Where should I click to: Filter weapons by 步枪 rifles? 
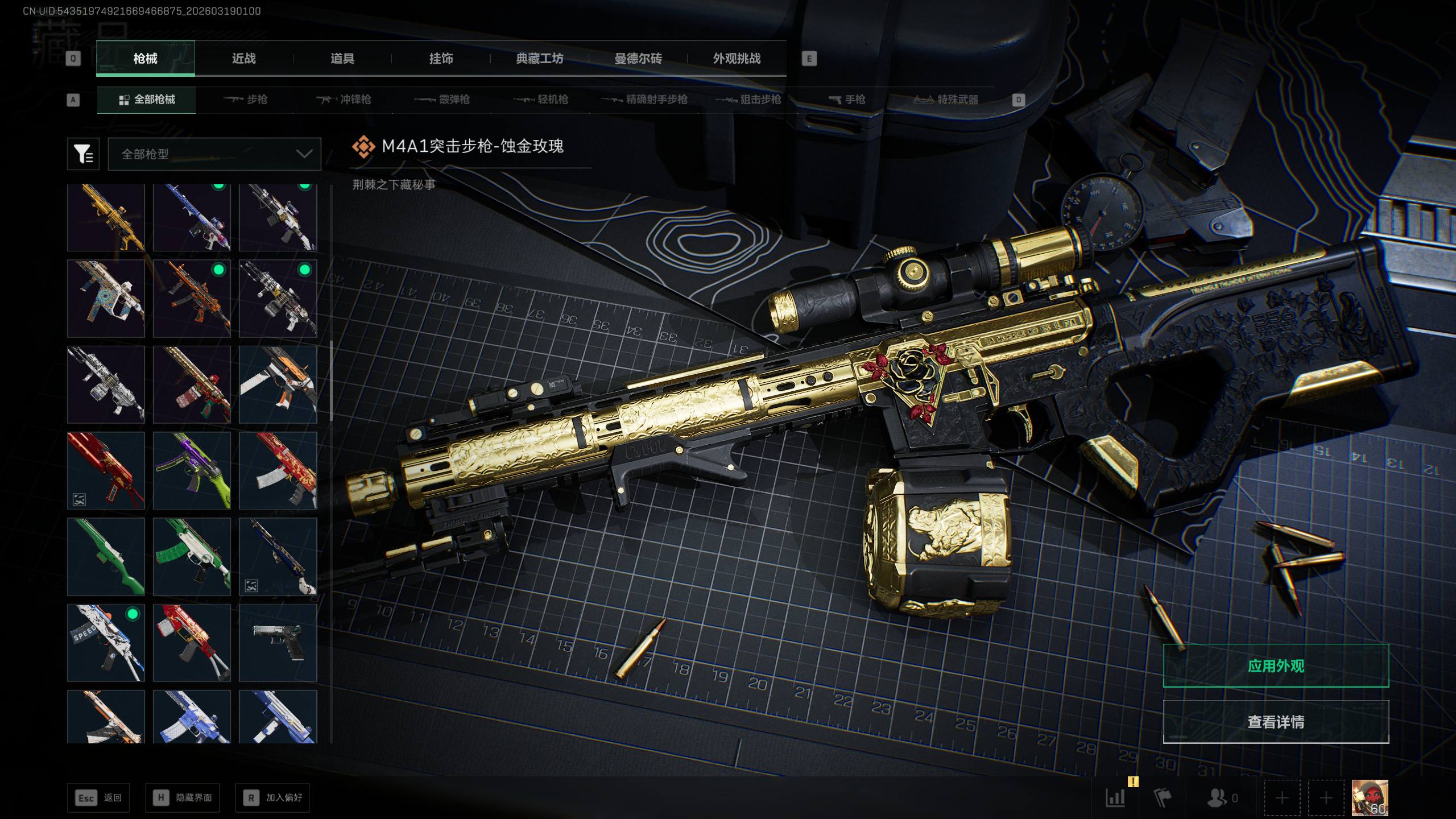(x=246, y=100)
